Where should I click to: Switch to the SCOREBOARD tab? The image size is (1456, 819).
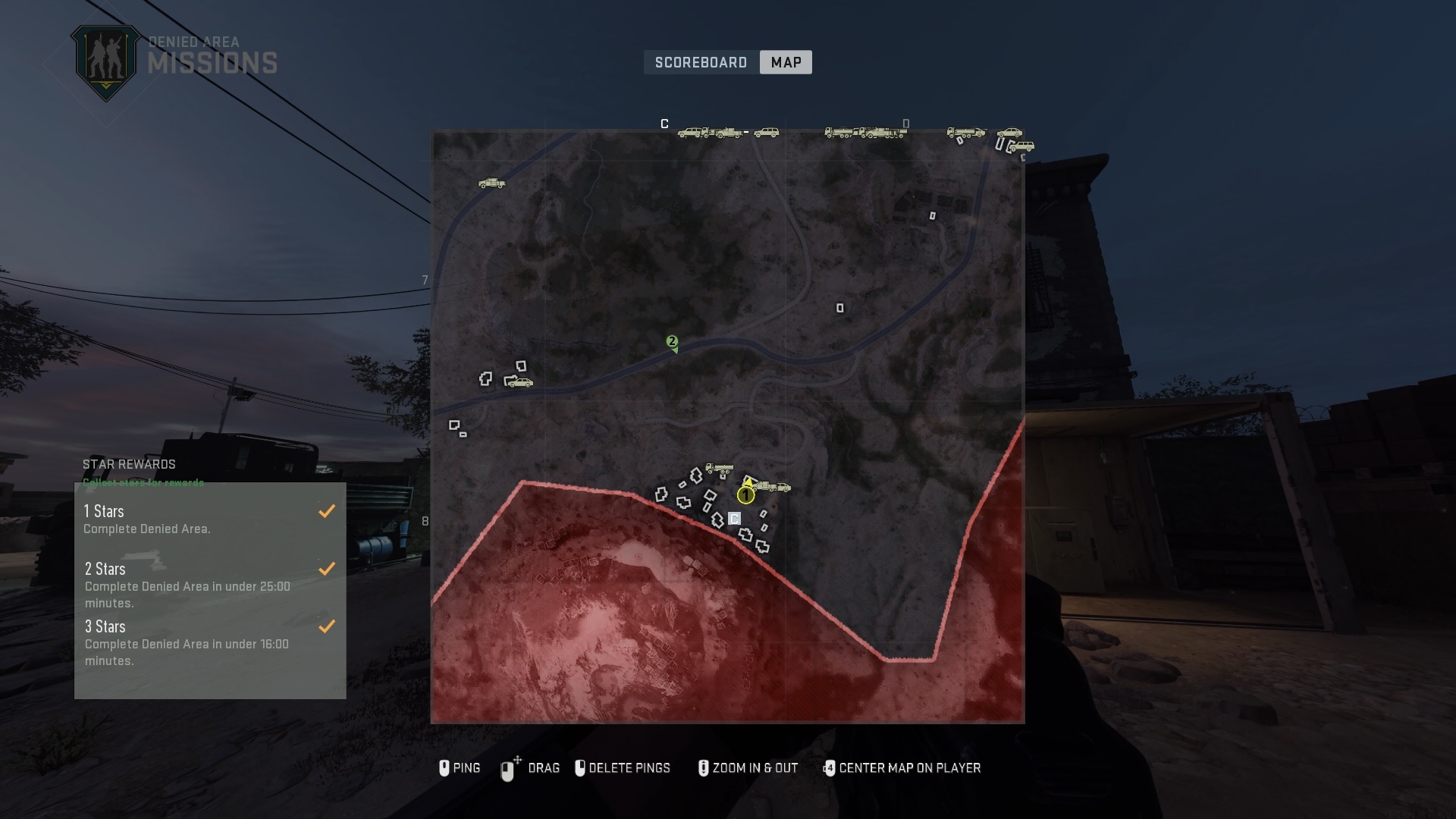coord(701,62)
